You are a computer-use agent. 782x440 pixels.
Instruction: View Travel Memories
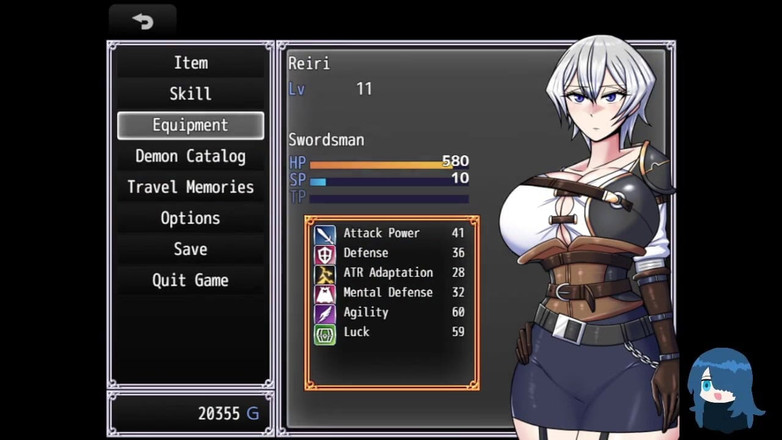point(190,187)
